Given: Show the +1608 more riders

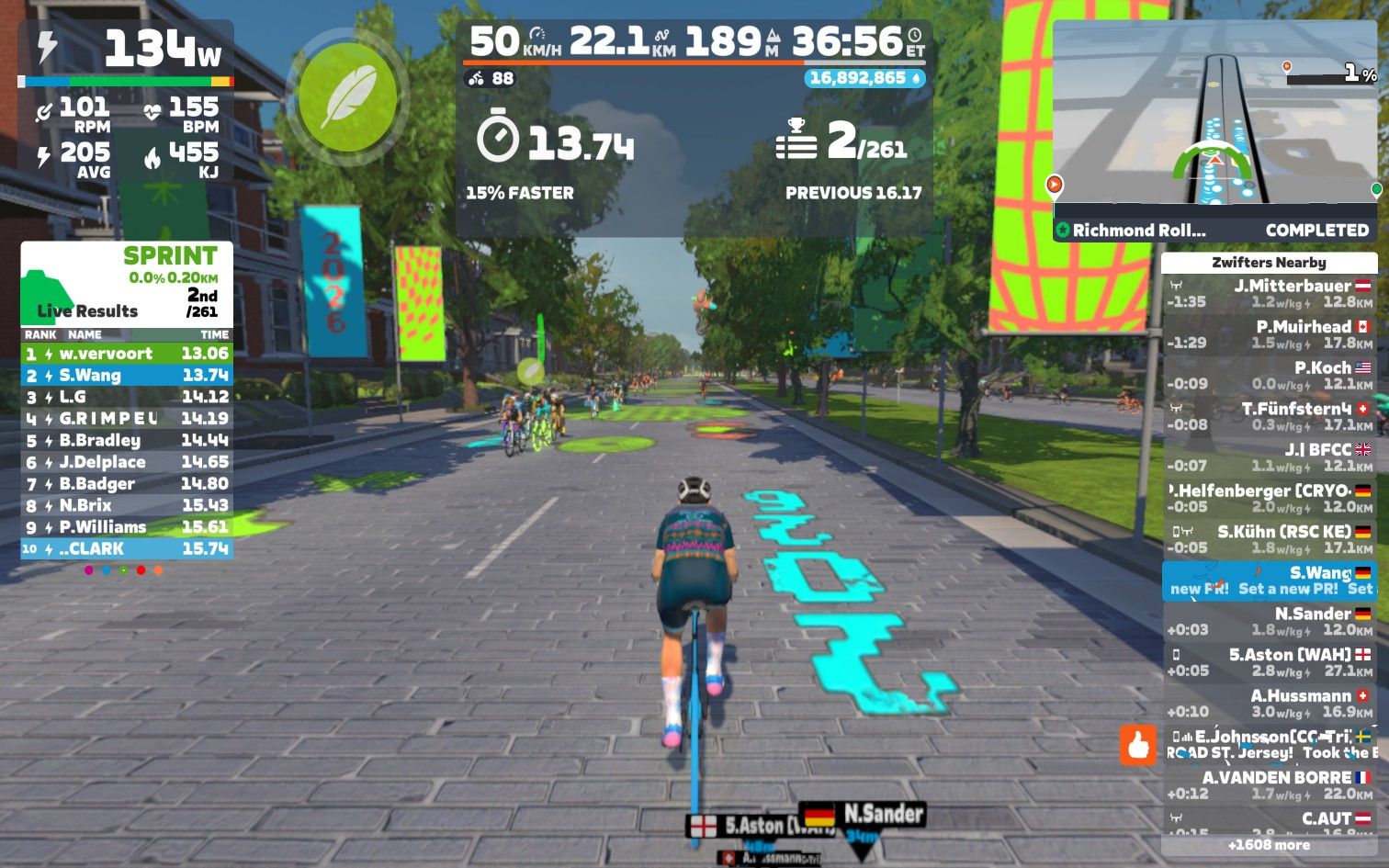Looking at the screenshot, I should [1269, 845].
